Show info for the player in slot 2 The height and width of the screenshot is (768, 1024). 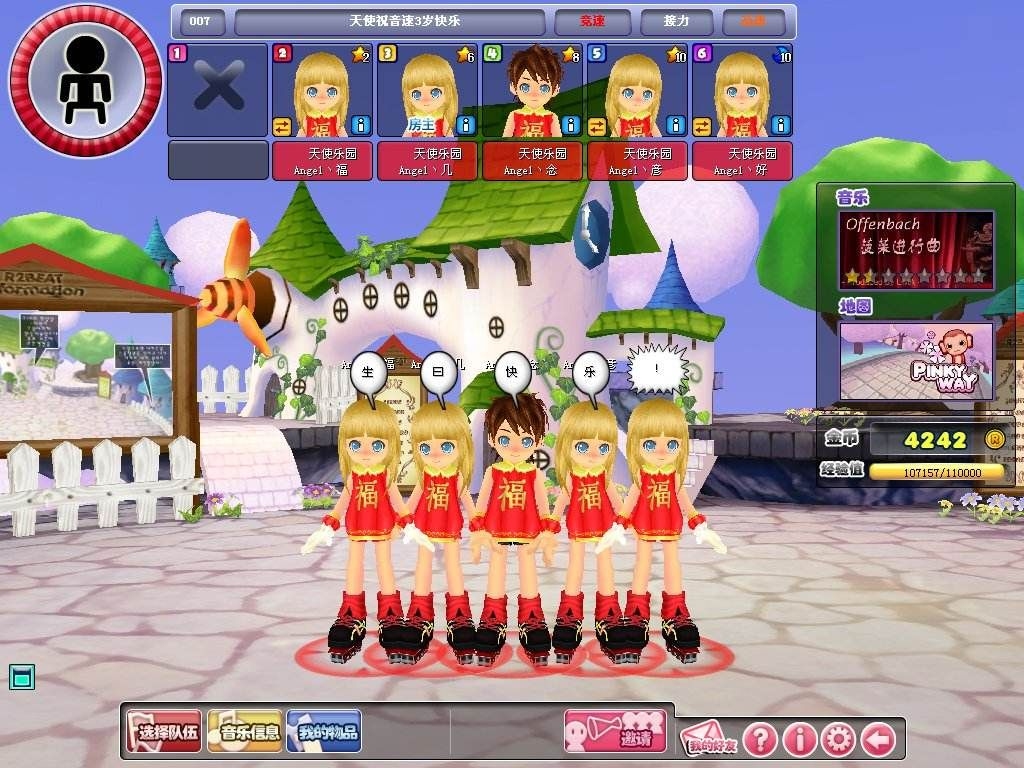click(x=361, y=125)
